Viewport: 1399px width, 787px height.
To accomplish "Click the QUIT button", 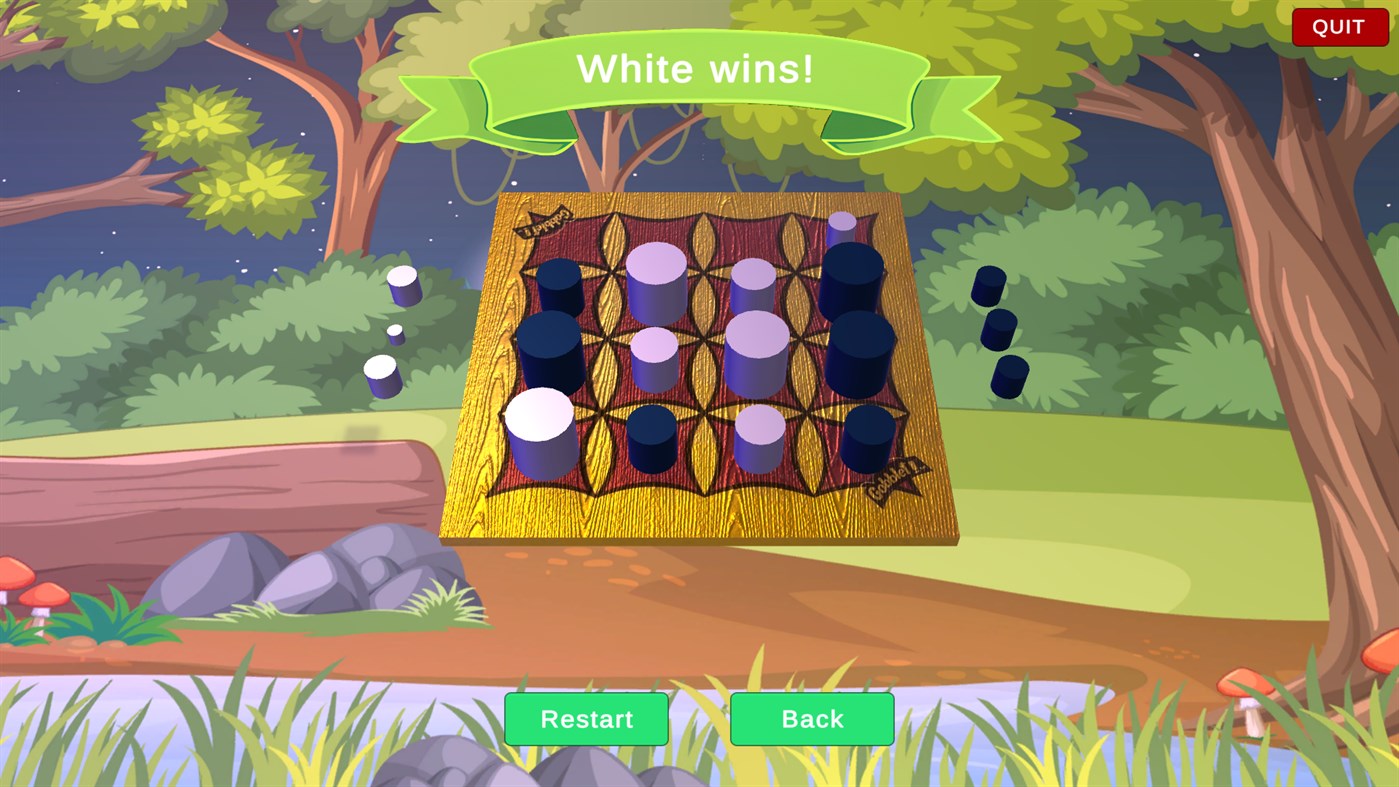I will click(1339, 26).
